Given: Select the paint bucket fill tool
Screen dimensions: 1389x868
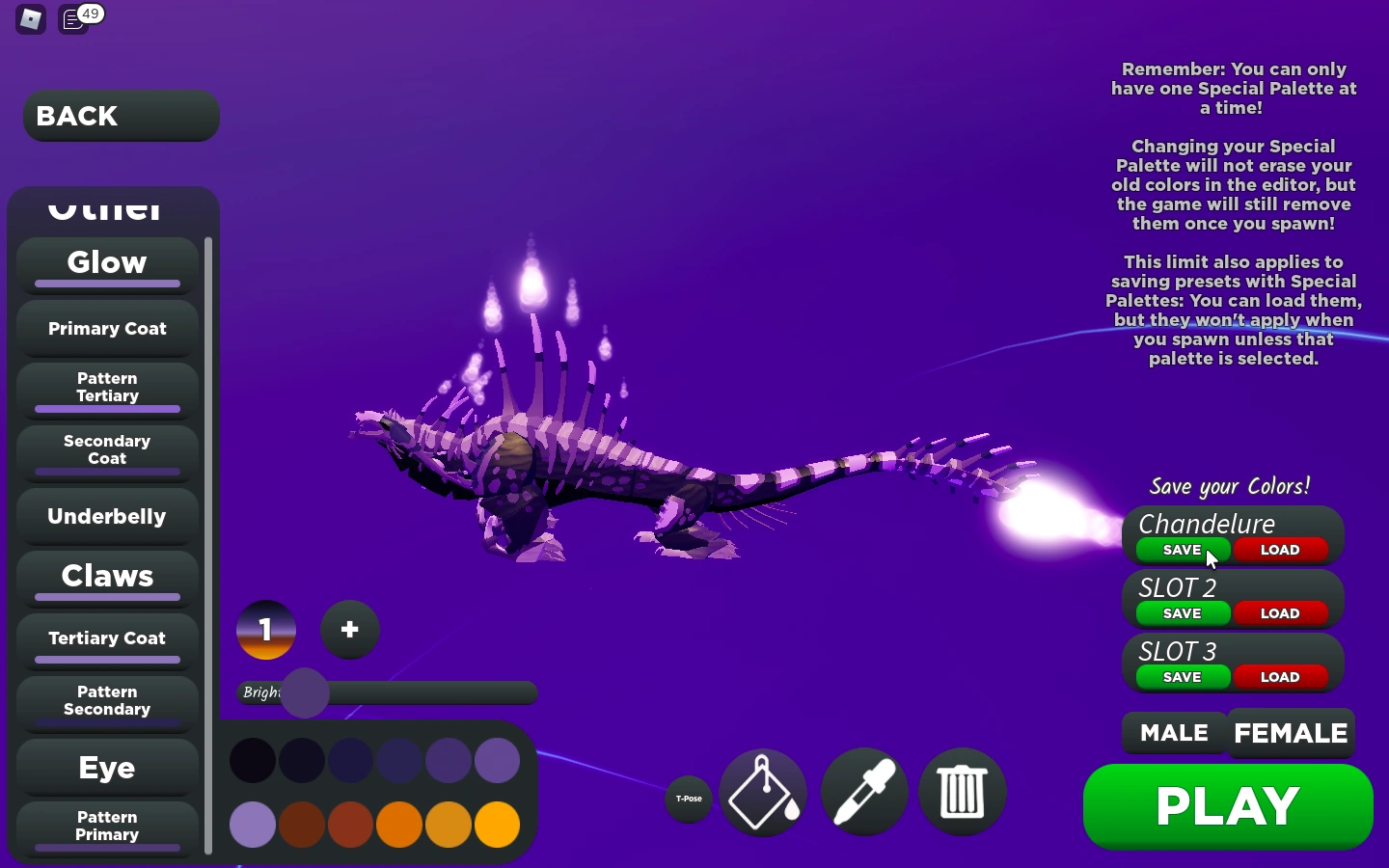Looking at the screenshot, I should [762, 791].
